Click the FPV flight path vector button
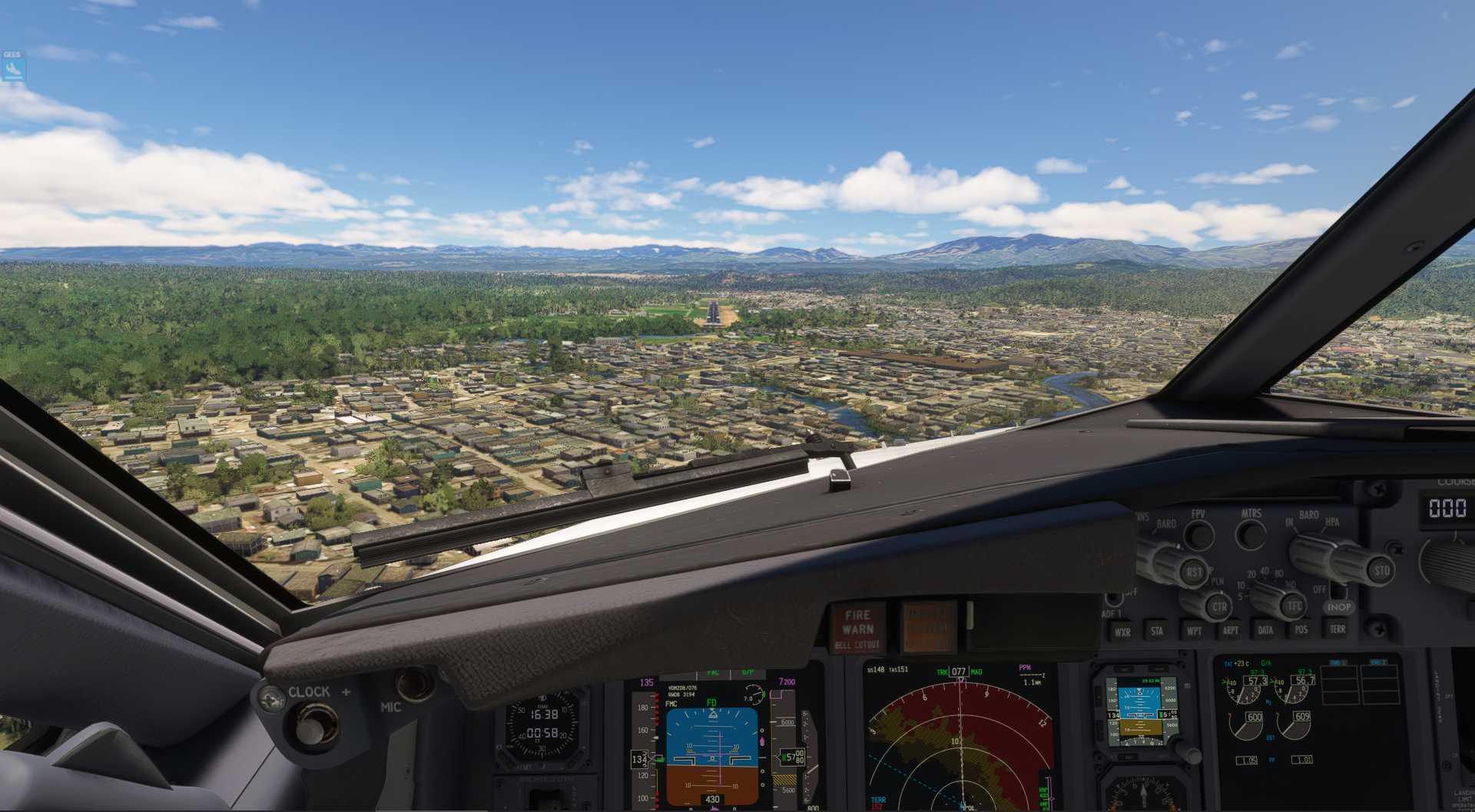The image size is (1475, 812). point(1198,534)
